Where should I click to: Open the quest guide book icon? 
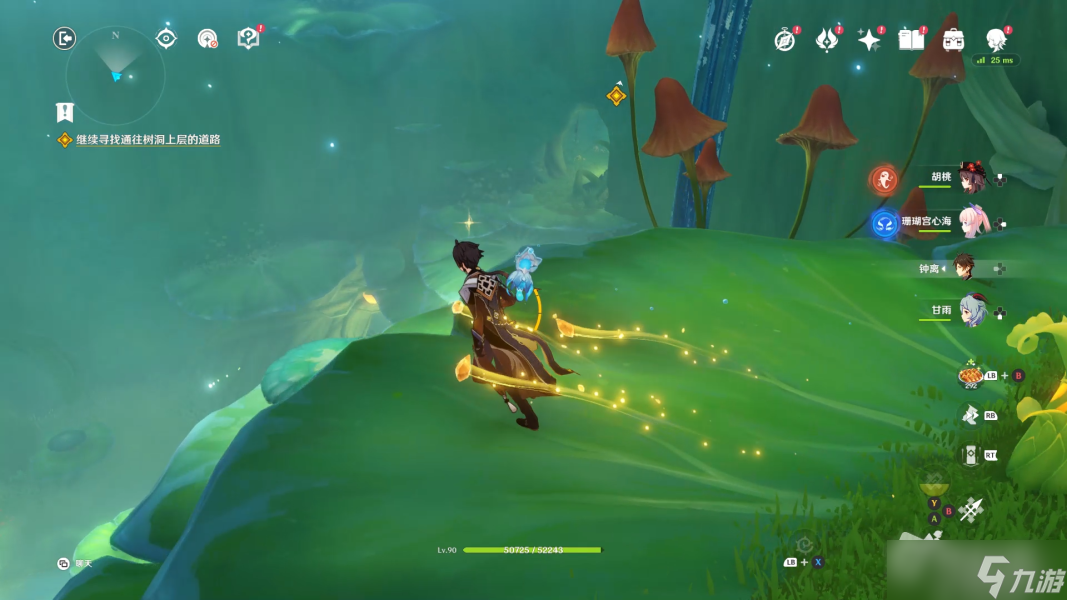(x=248, y=39)
